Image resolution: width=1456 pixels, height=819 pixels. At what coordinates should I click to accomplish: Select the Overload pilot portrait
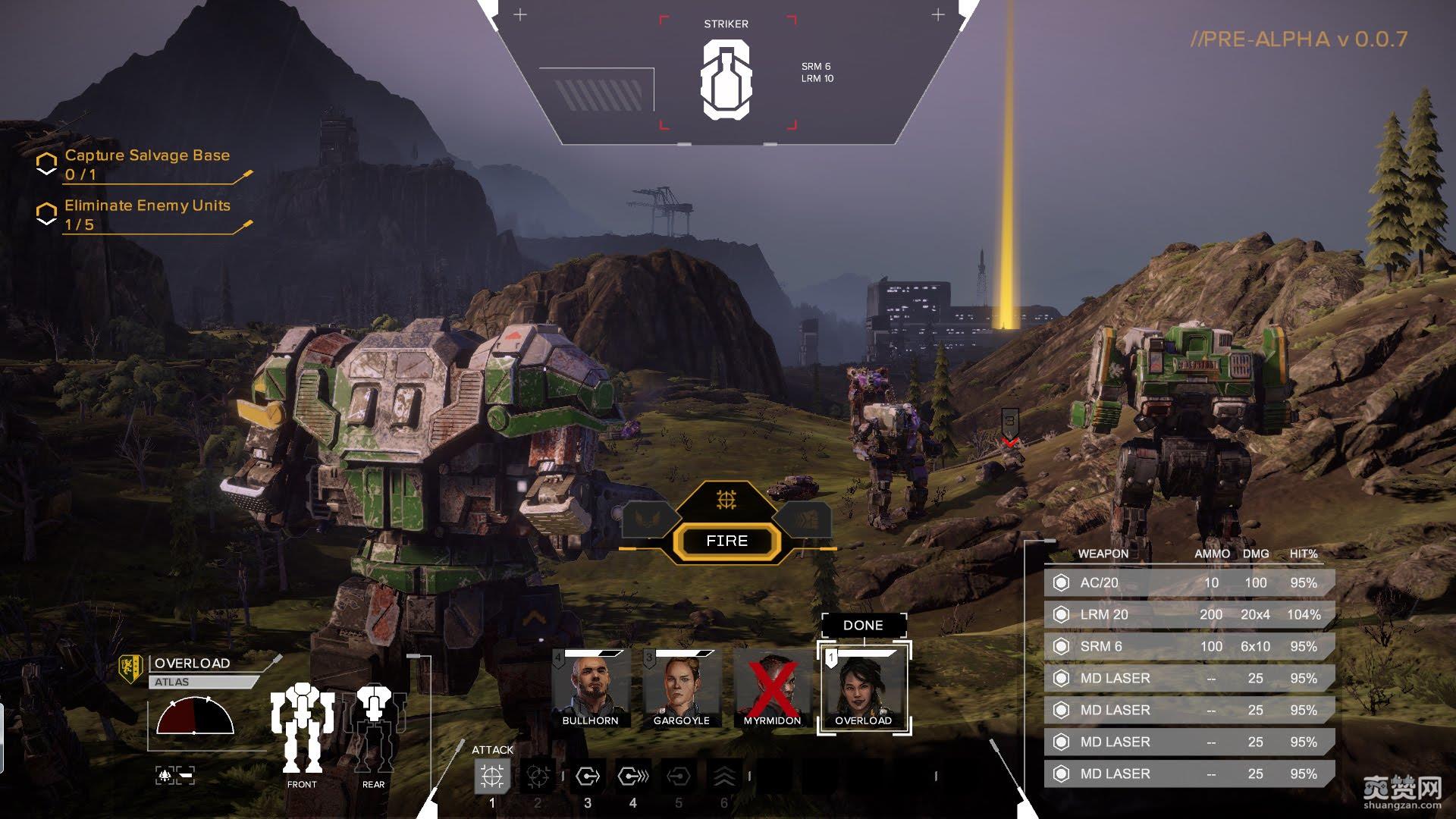864,689
